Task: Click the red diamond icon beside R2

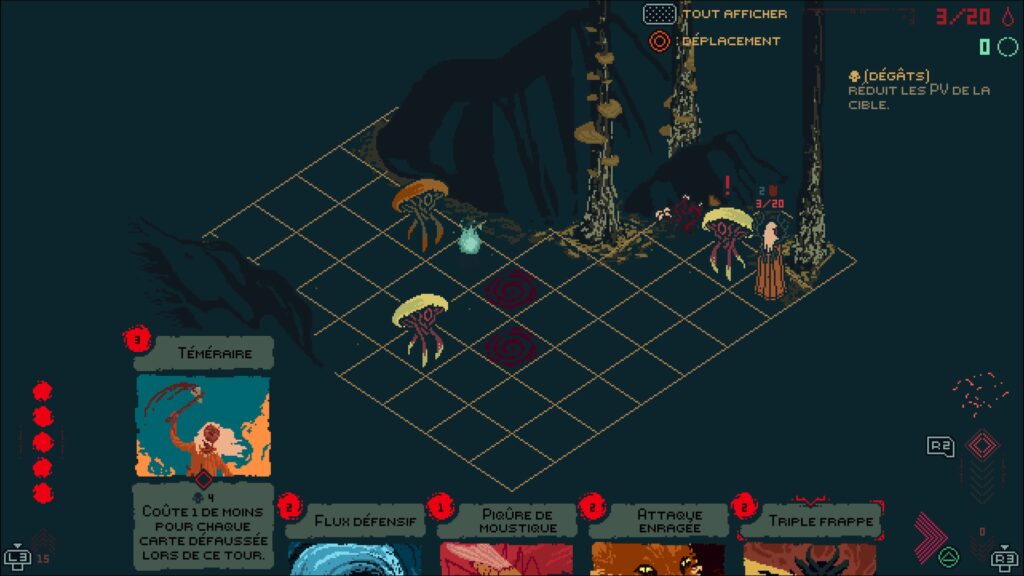Action: (x=982, y=444)
